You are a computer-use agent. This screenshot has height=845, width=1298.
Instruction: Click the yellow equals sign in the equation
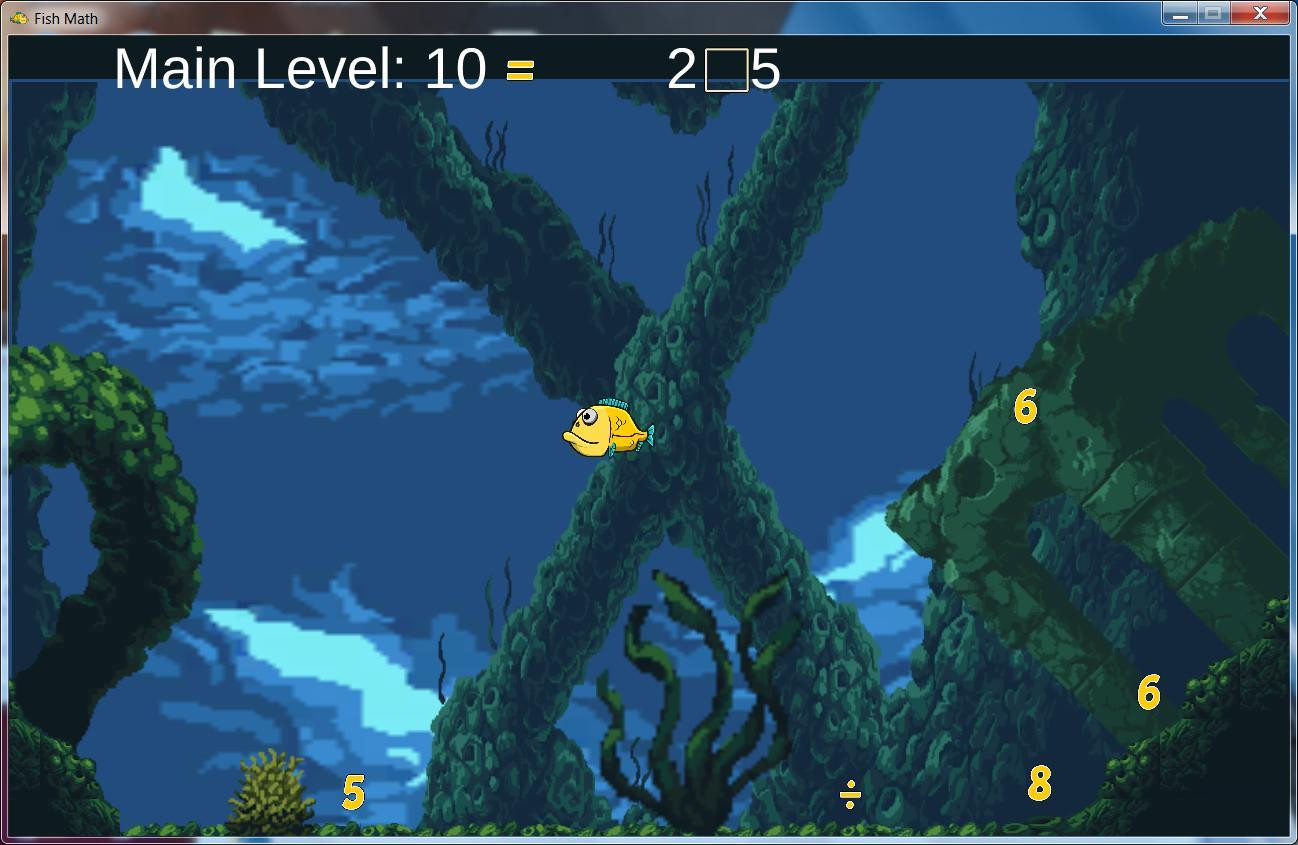coord(520,70)
